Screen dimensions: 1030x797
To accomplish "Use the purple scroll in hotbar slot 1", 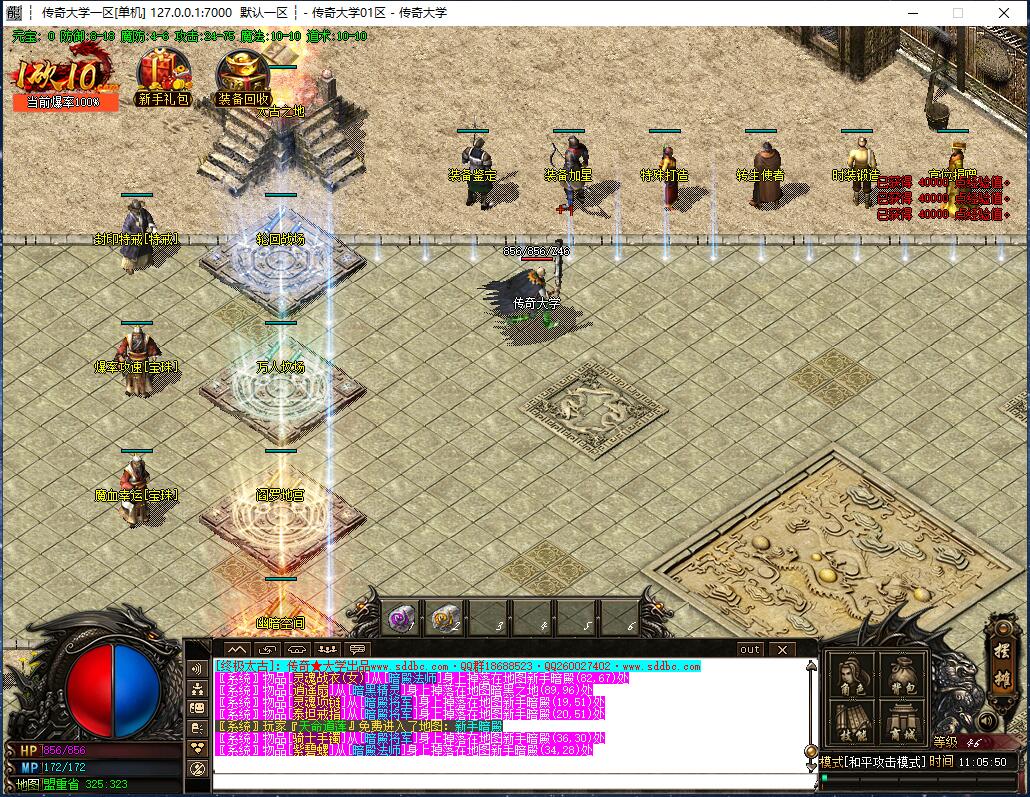I will (402, 619).
